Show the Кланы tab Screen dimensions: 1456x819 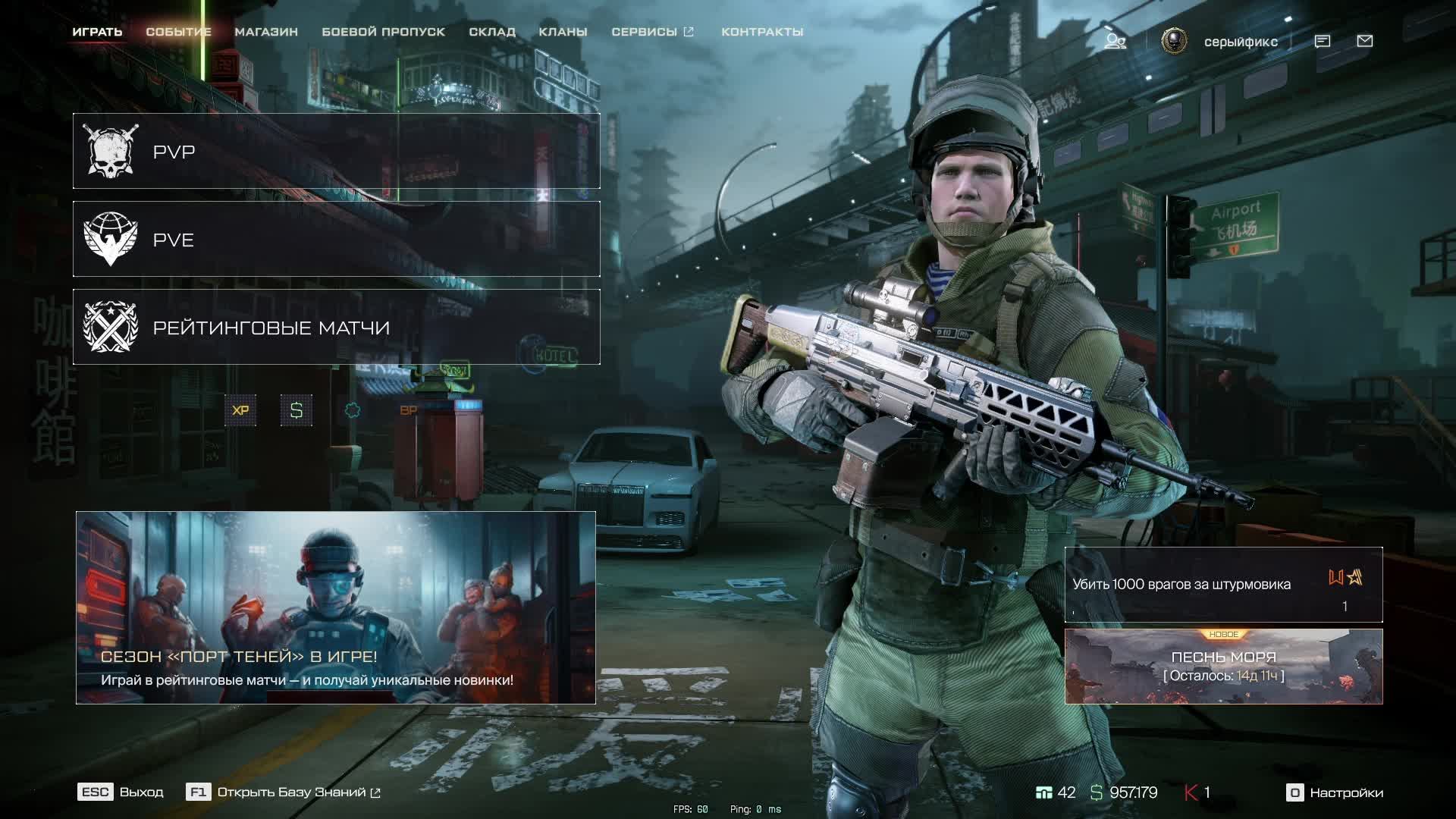[563, 32]
